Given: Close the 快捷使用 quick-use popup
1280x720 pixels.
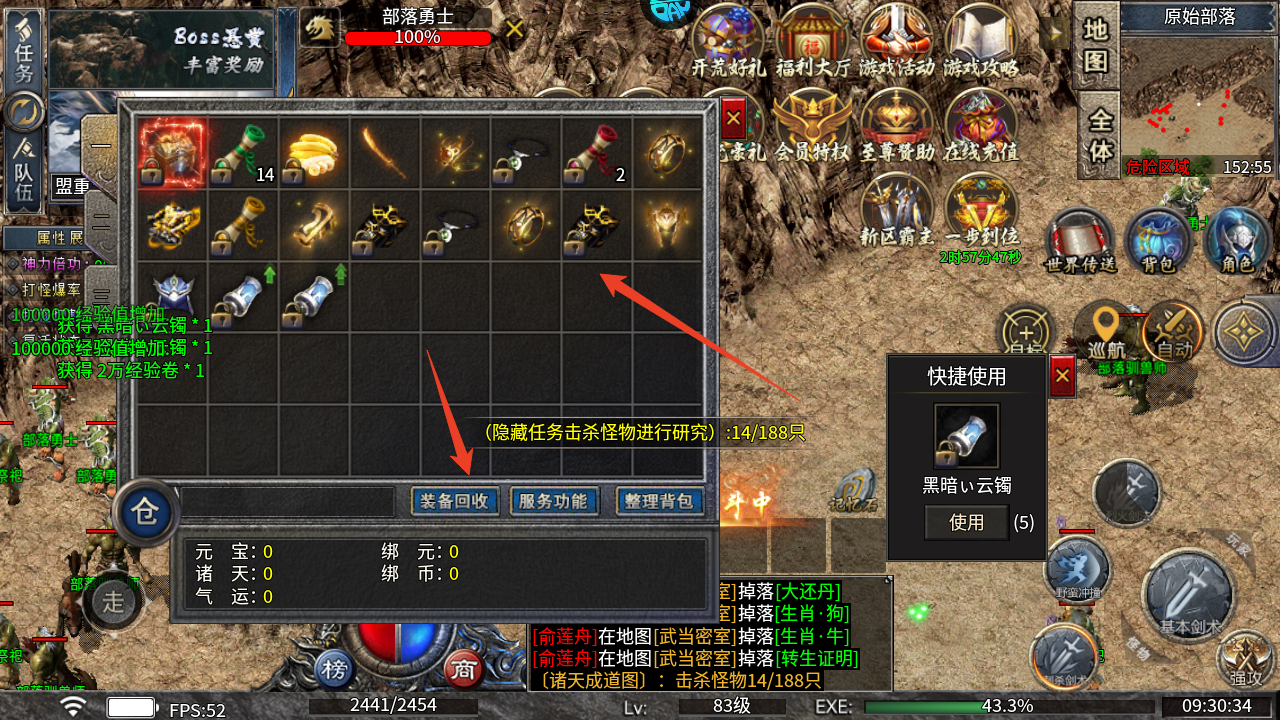Looking at the screenshot, I should pyautogui.click(x=1062, y=375).
